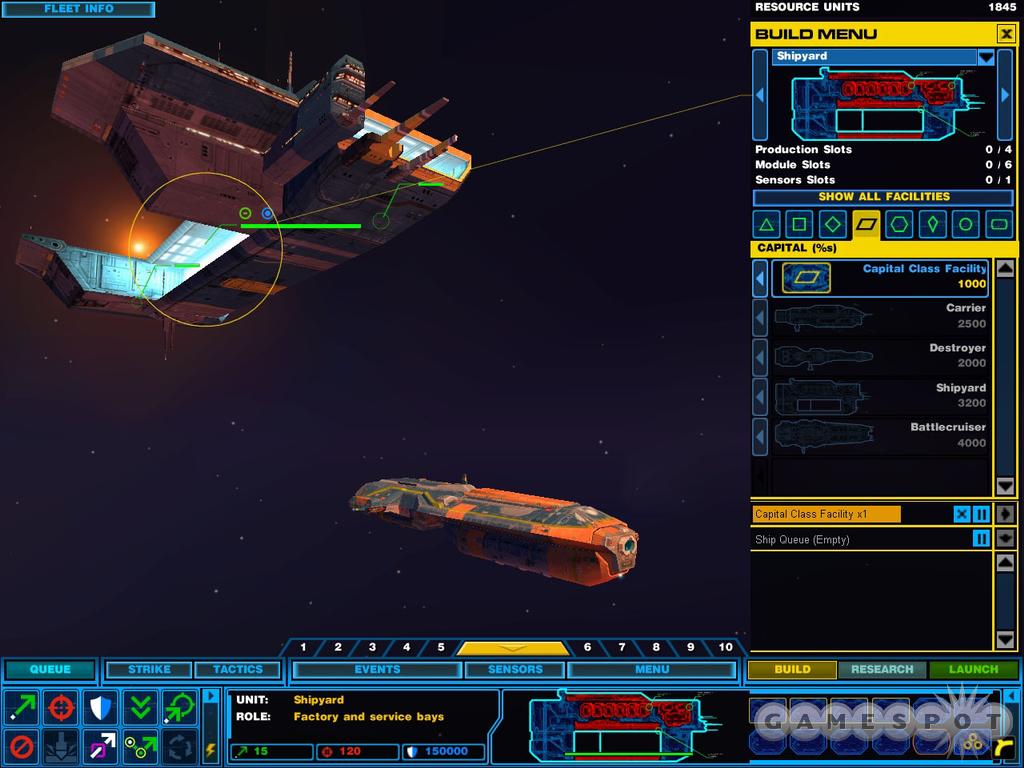Screen dimensions: 1024x768
Task: Cancel the queued Capital Class Facility
Action: (961, 514)
